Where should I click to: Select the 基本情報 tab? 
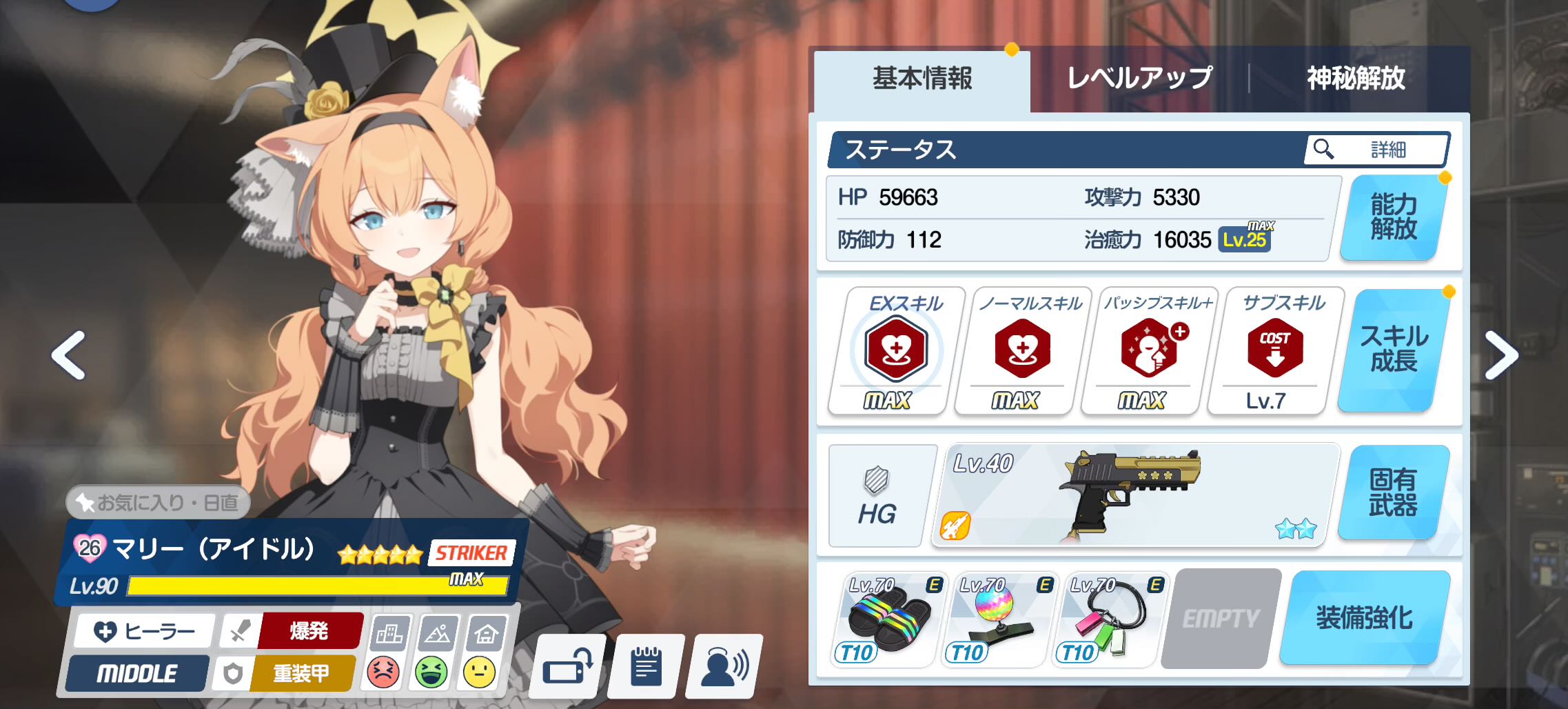pyautogui.click(x=922, y=79)
